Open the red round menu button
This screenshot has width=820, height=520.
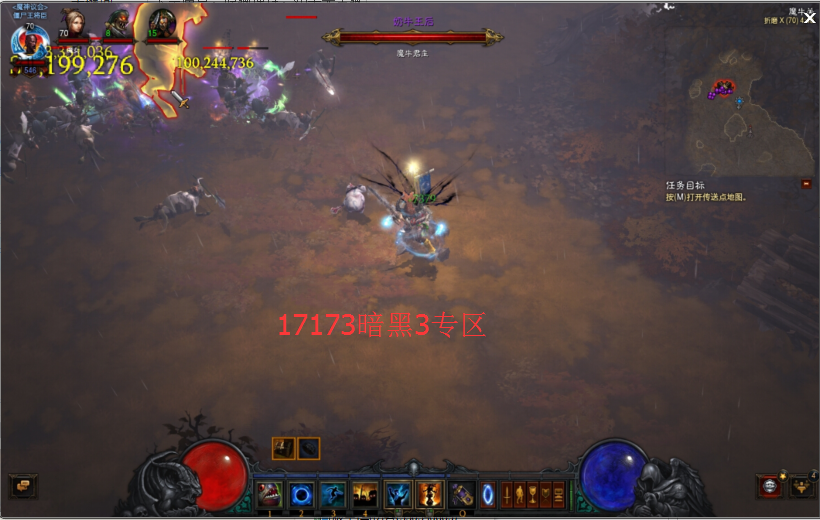coord(770,487)
